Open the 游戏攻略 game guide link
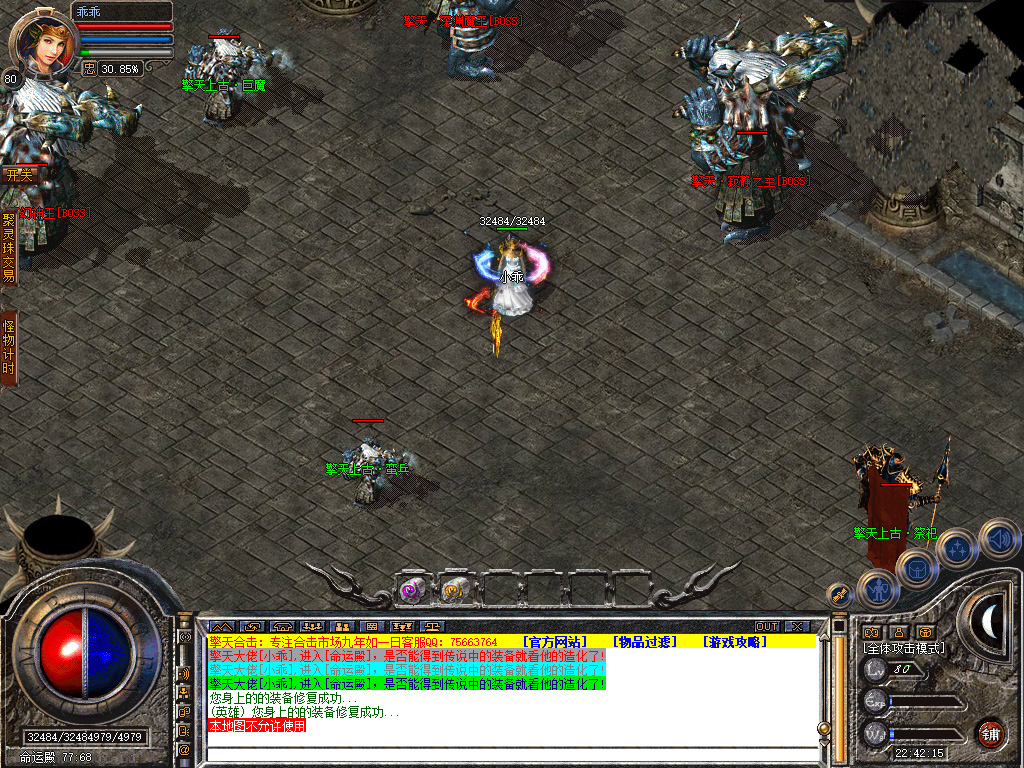The height and width of the screenshot is (768, 1024). (x=734, y=641)
